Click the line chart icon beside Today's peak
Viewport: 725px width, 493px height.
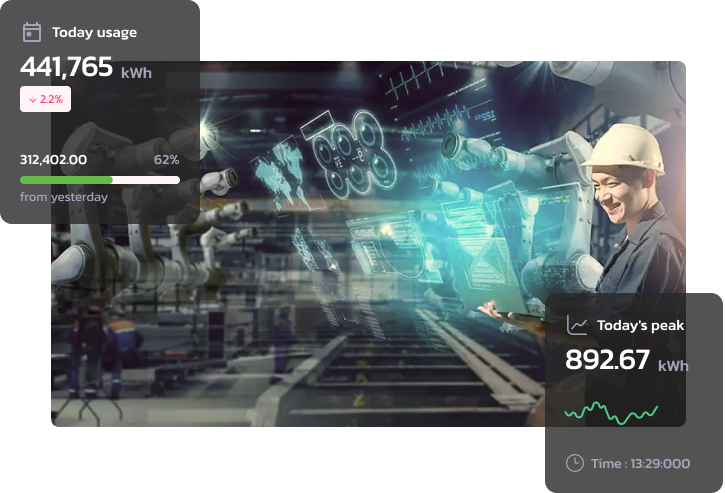(576, 325)
